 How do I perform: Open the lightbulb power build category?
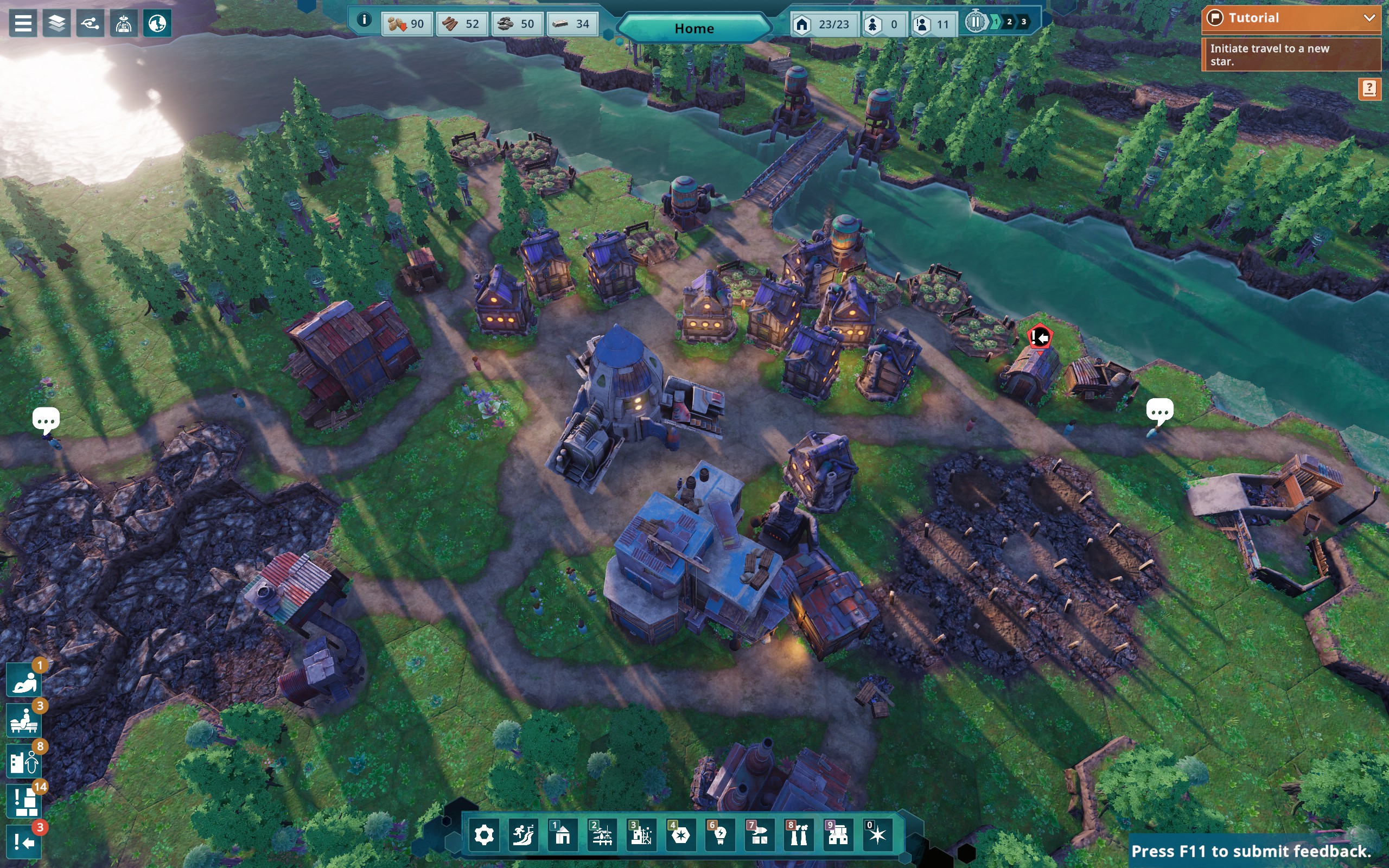pyautogui.click(x=720, y=835)
